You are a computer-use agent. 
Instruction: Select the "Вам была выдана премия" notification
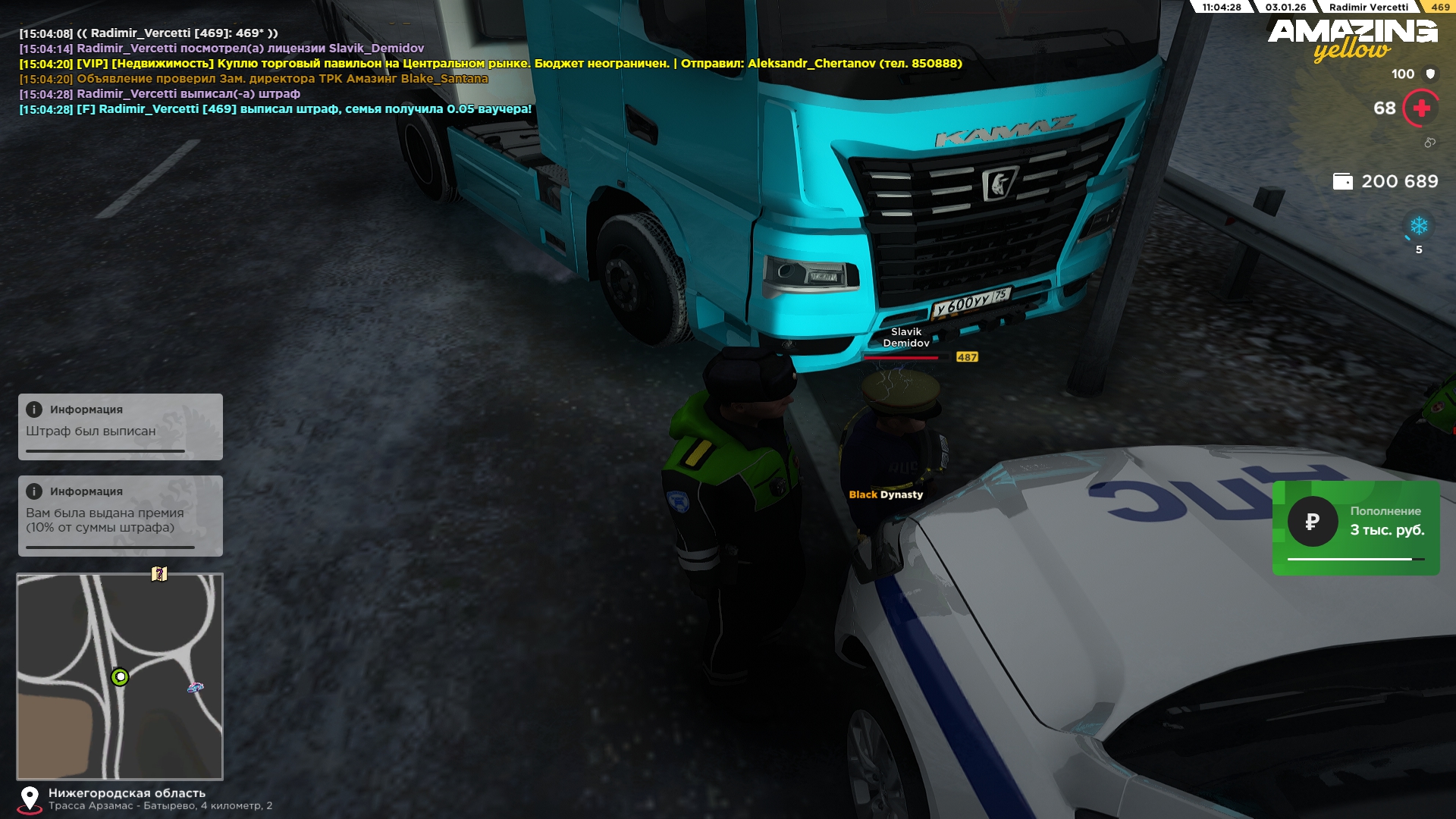click(121, 516)
